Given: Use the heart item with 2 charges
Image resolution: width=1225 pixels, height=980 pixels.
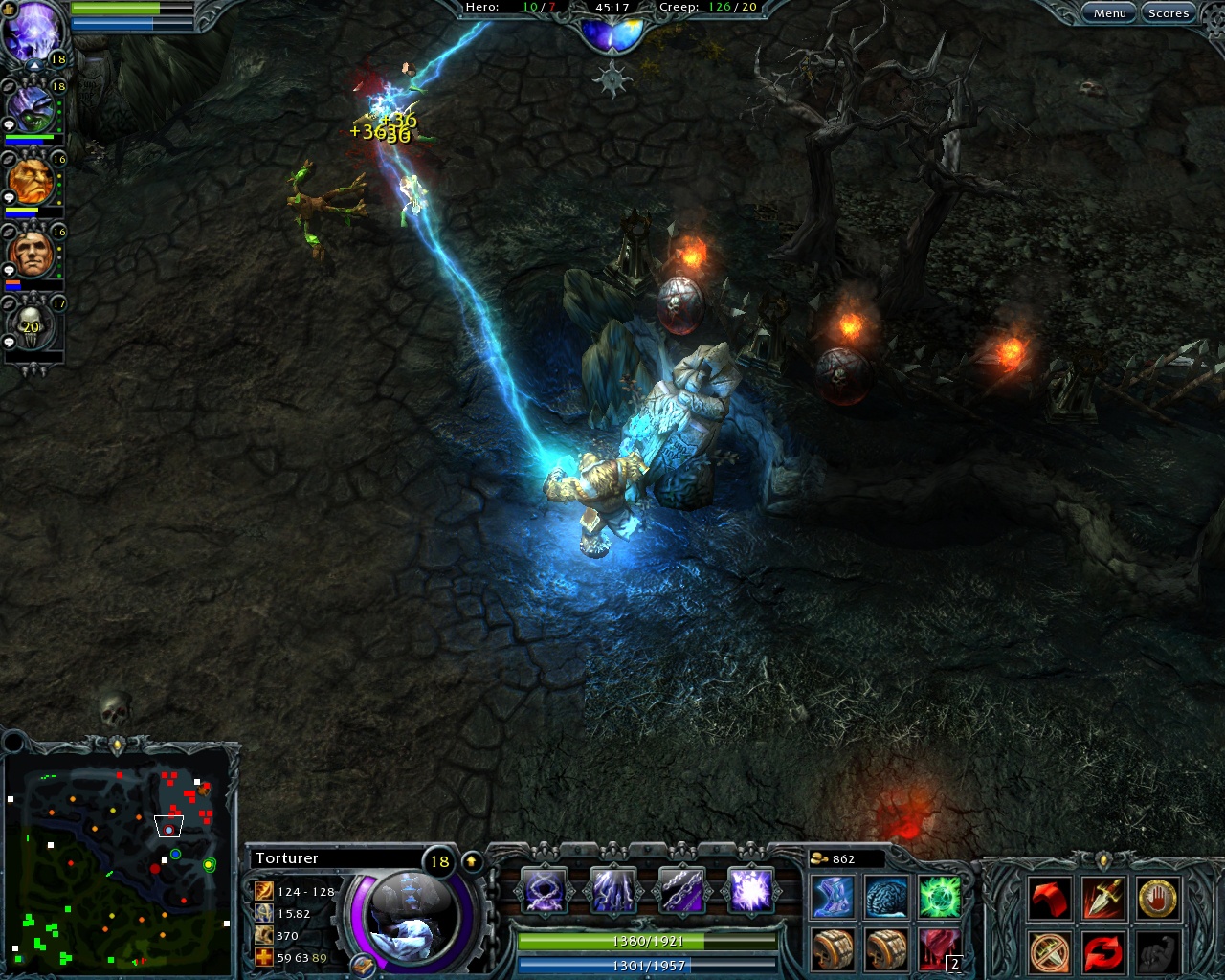Looking at the screenshot, I should point(939,946).
